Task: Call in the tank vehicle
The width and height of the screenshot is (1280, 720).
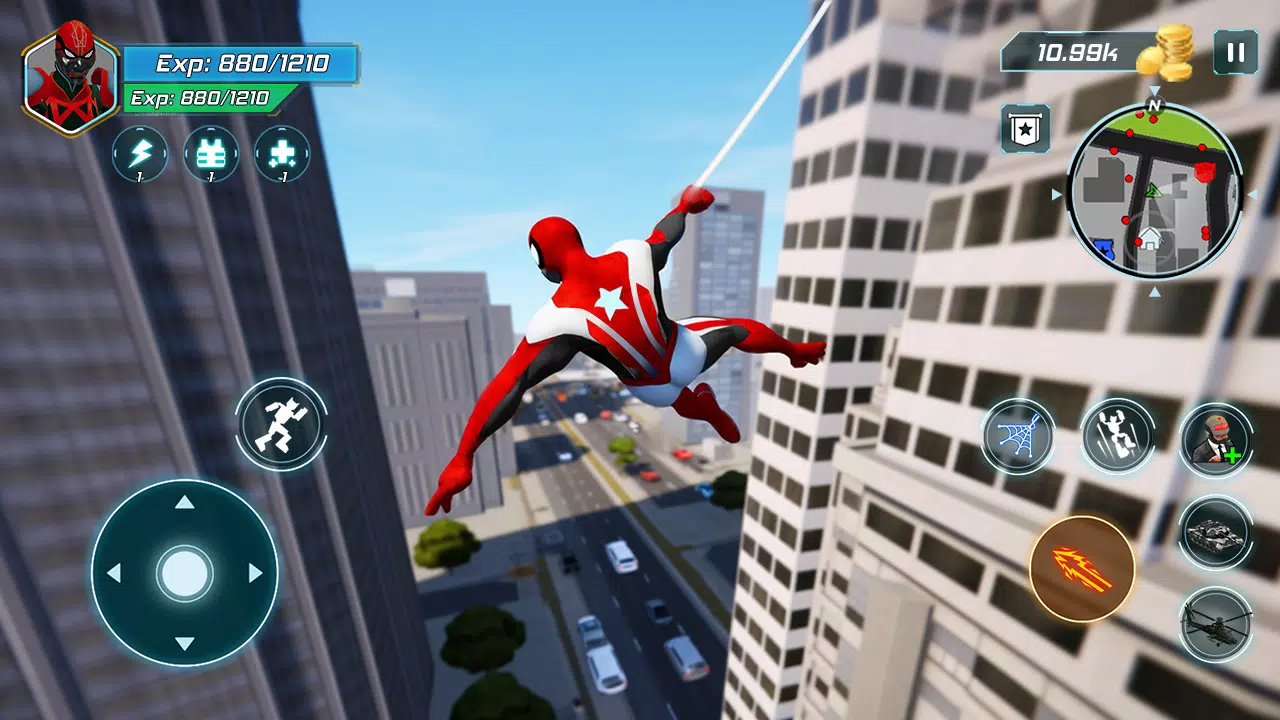Action: tap(1215, 533)
